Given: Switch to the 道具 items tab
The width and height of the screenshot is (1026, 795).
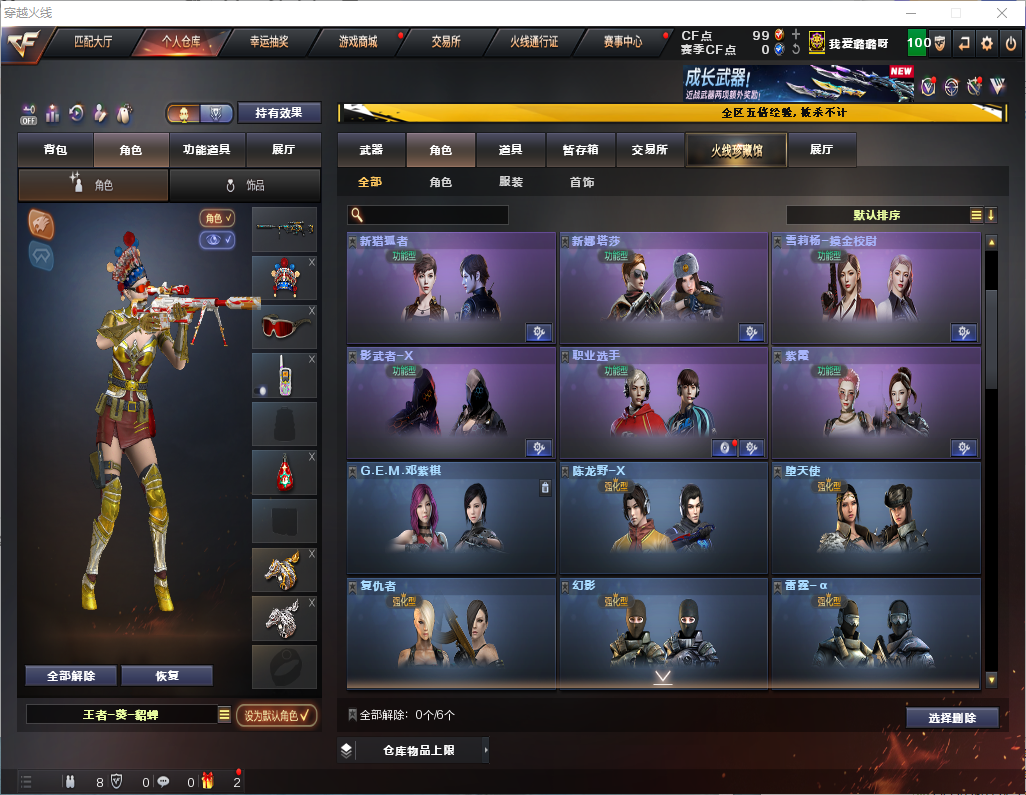Looking at the screenshot, I should pos(511,150).
